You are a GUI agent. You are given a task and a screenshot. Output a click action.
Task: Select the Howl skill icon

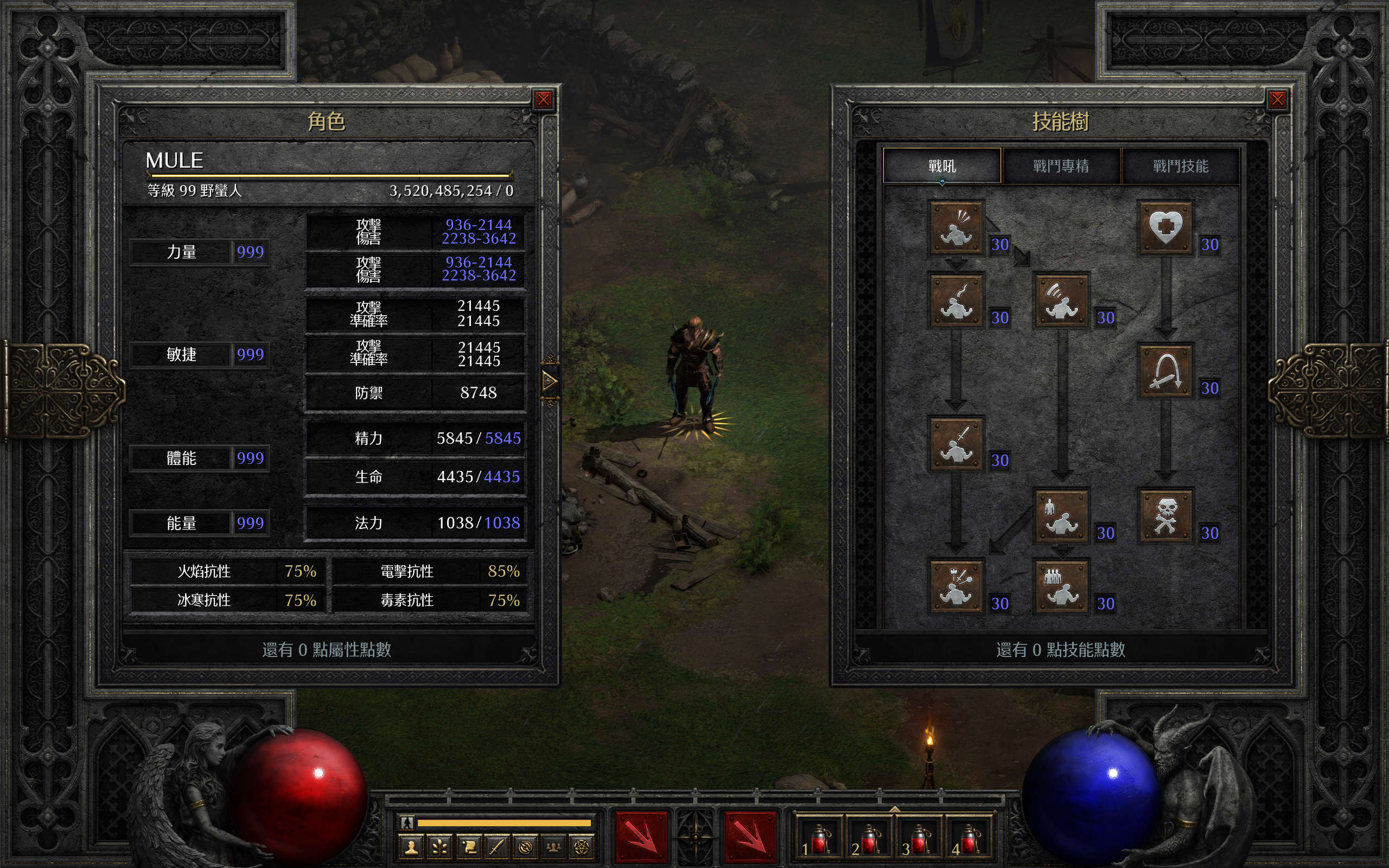pyautogui.click(x=955, y=227)
